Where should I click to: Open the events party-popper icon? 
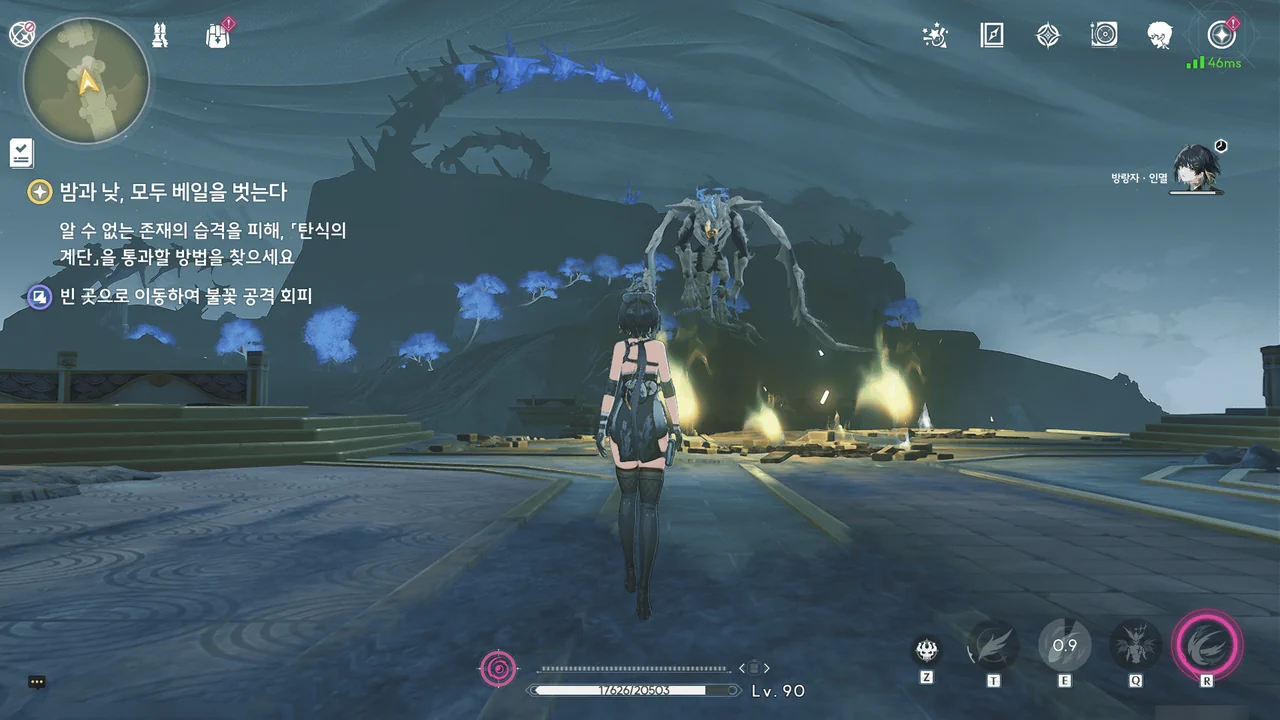click(x=935, y=36)
